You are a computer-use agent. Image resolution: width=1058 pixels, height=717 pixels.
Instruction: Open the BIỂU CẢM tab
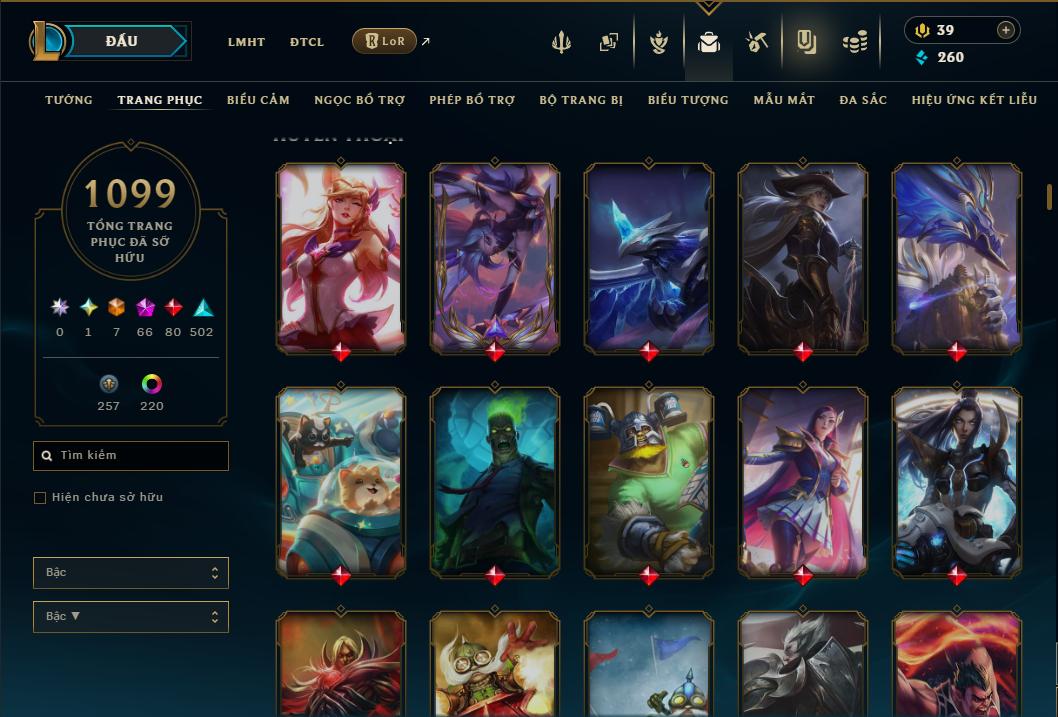coord(258,100)
